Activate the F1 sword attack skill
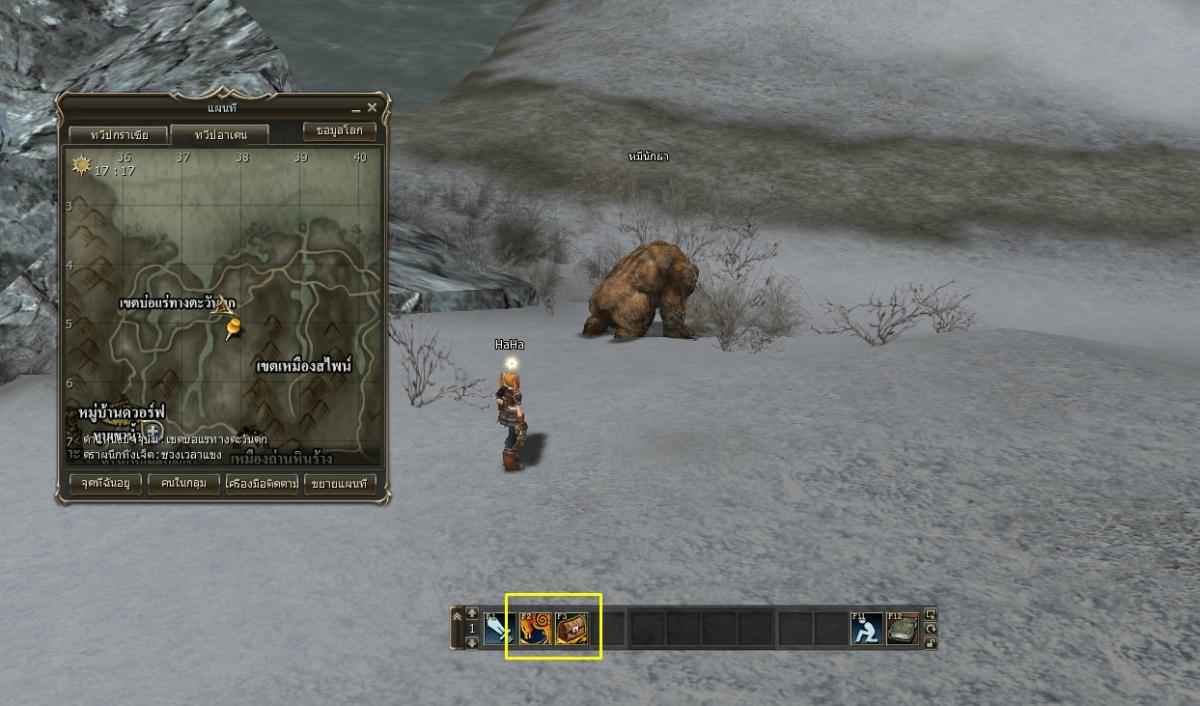Image resolution: width=1200 pixels, height=706 pixels. coord(498,628)
